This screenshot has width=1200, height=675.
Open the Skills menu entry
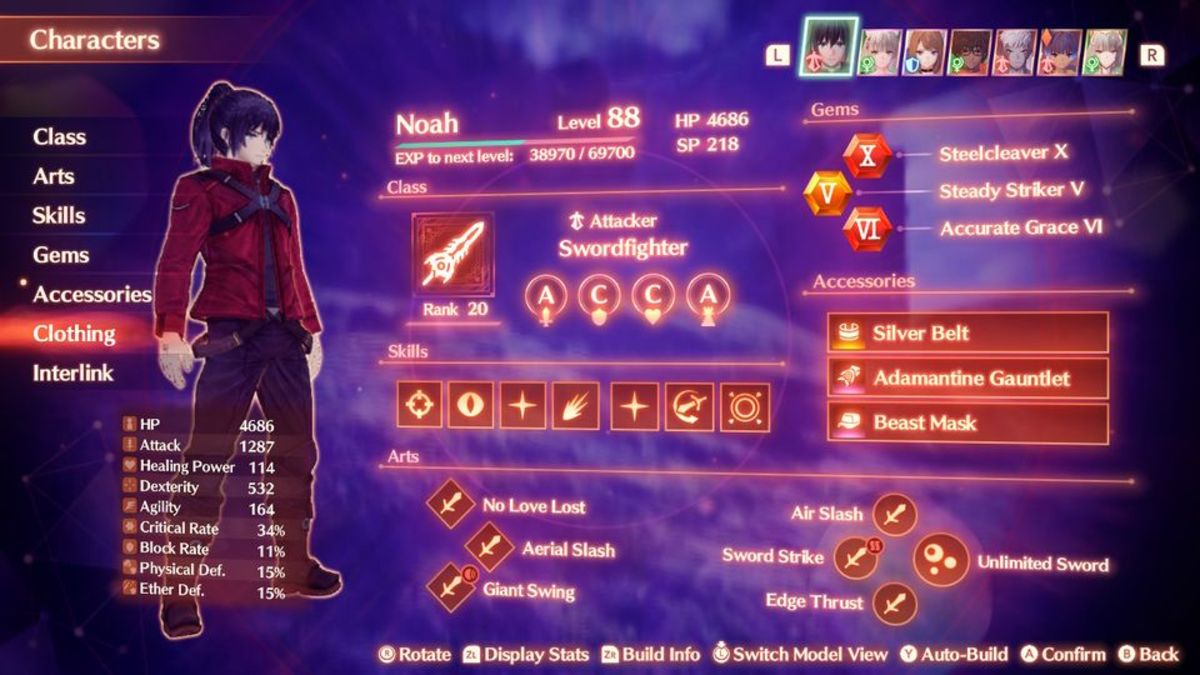pos(58,215)
